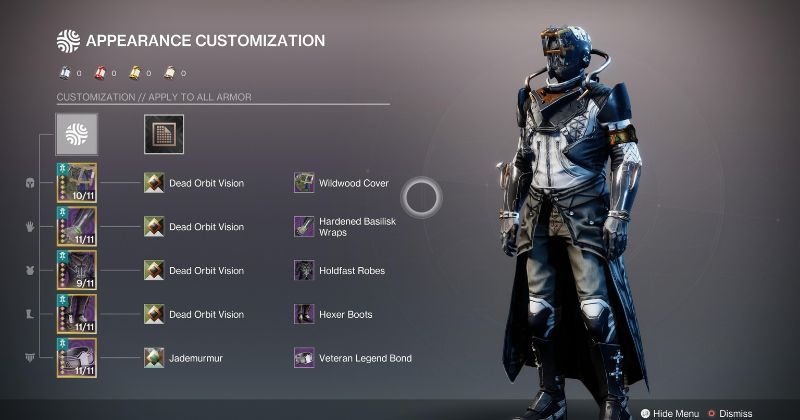
Task: Choose the apply-to-all-armor shader square
Action: click(x=163, y=134)
